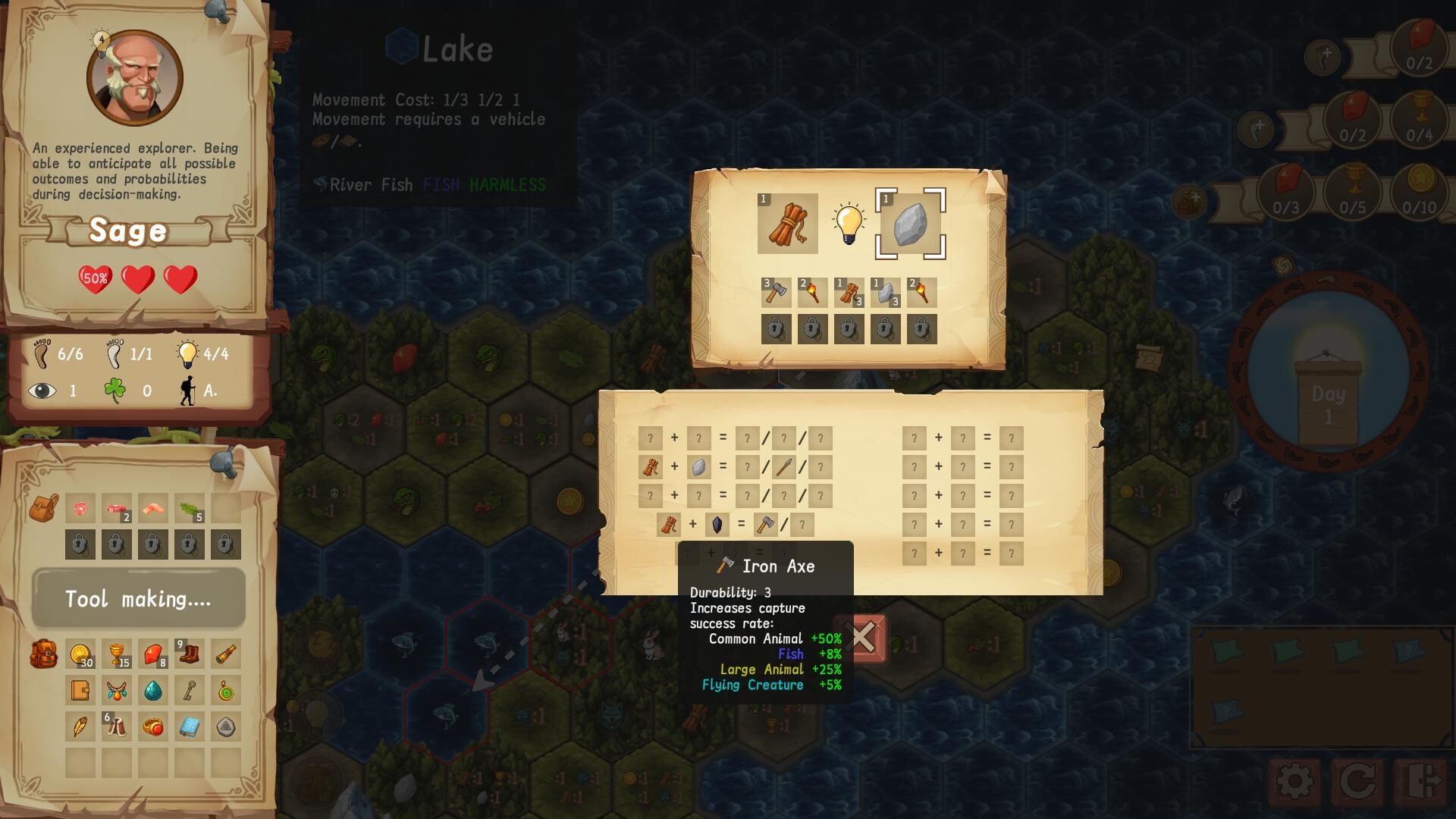Choose the blue book in the backpack
This screenshot has width=1456, height=819.
(x=189, y=727)
